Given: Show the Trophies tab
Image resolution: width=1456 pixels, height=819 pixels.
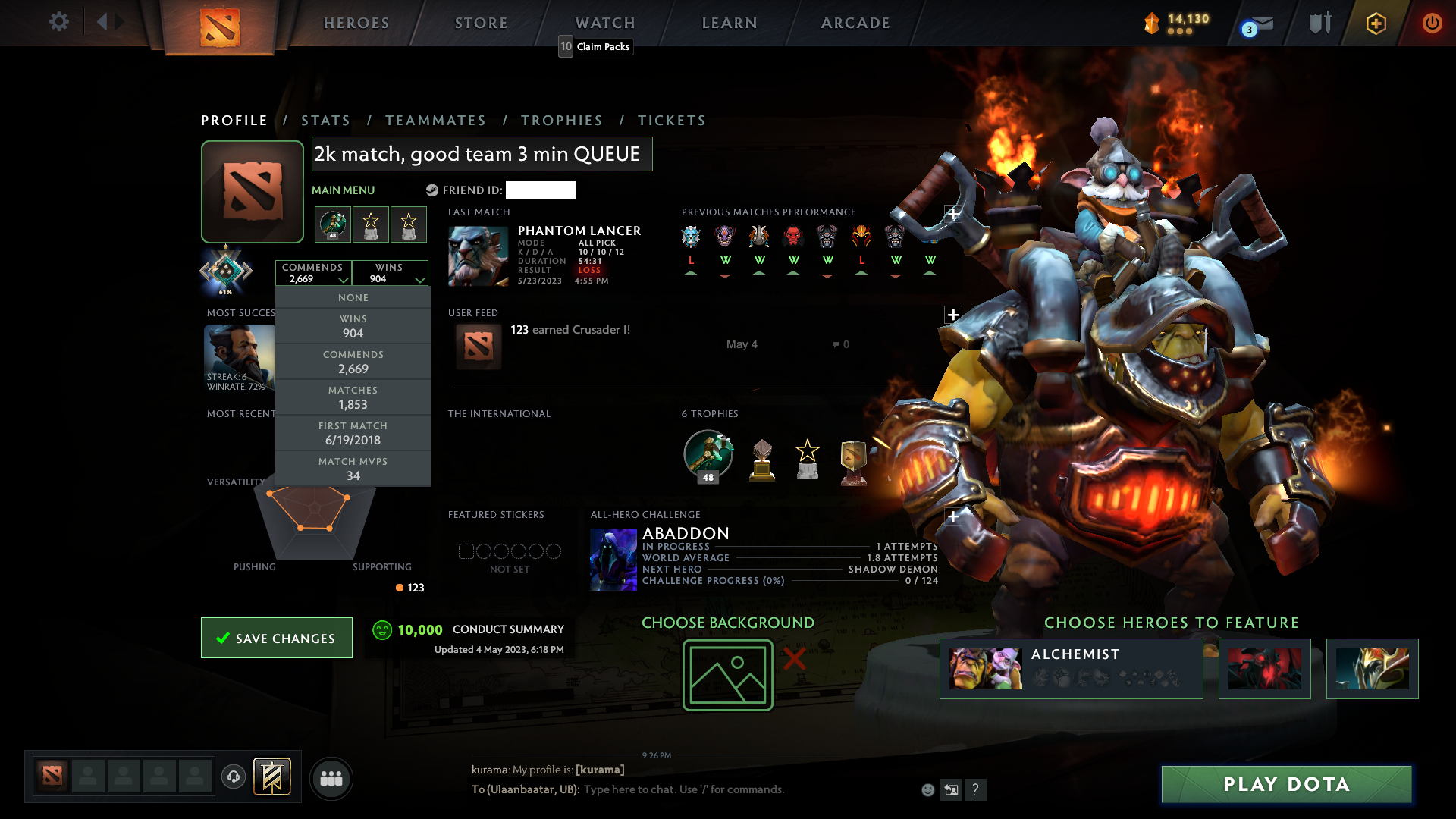Looking at the screenshot, I should [562, 121].
